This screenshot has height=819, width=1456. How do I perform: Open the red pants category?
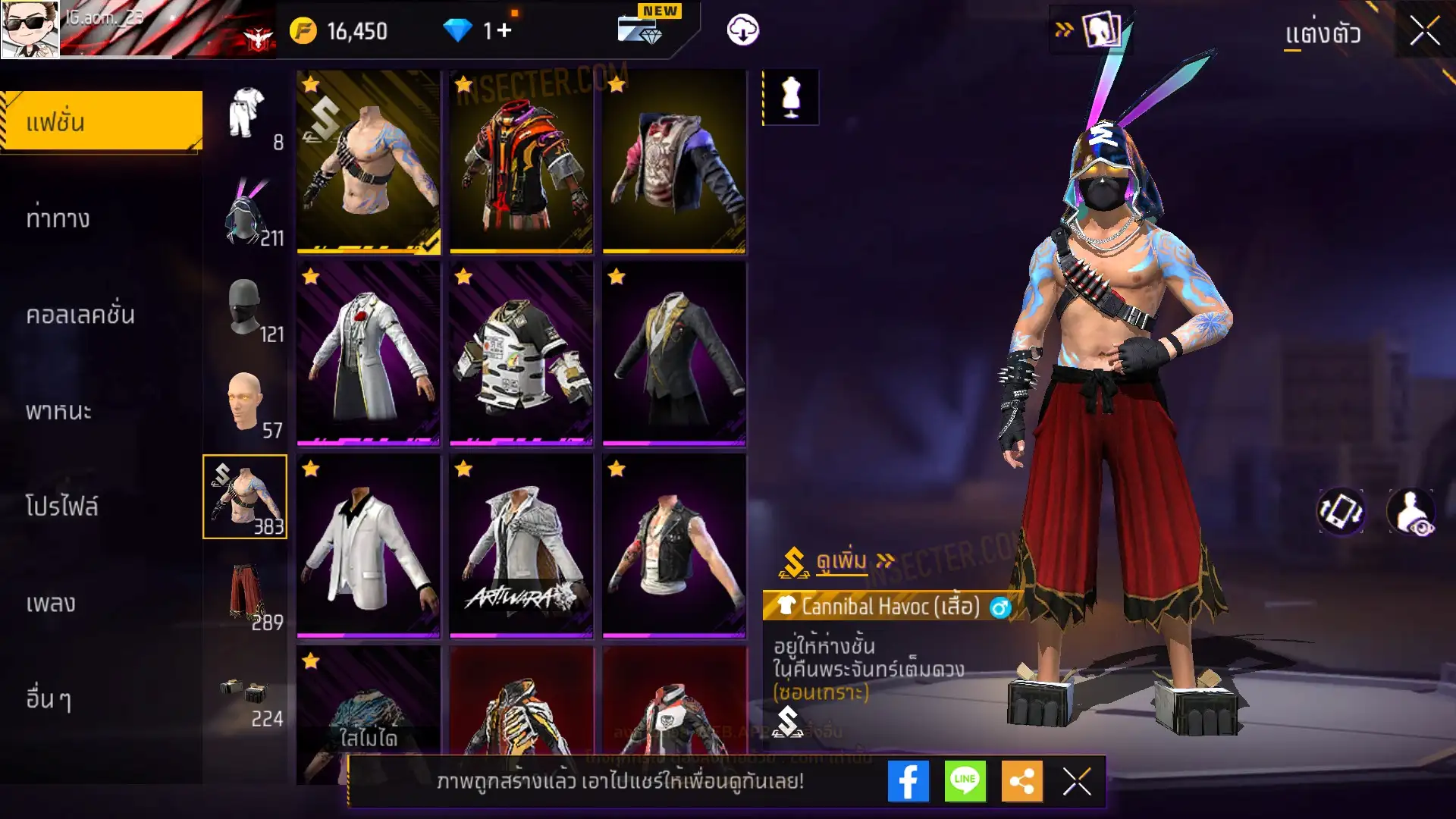246,595
